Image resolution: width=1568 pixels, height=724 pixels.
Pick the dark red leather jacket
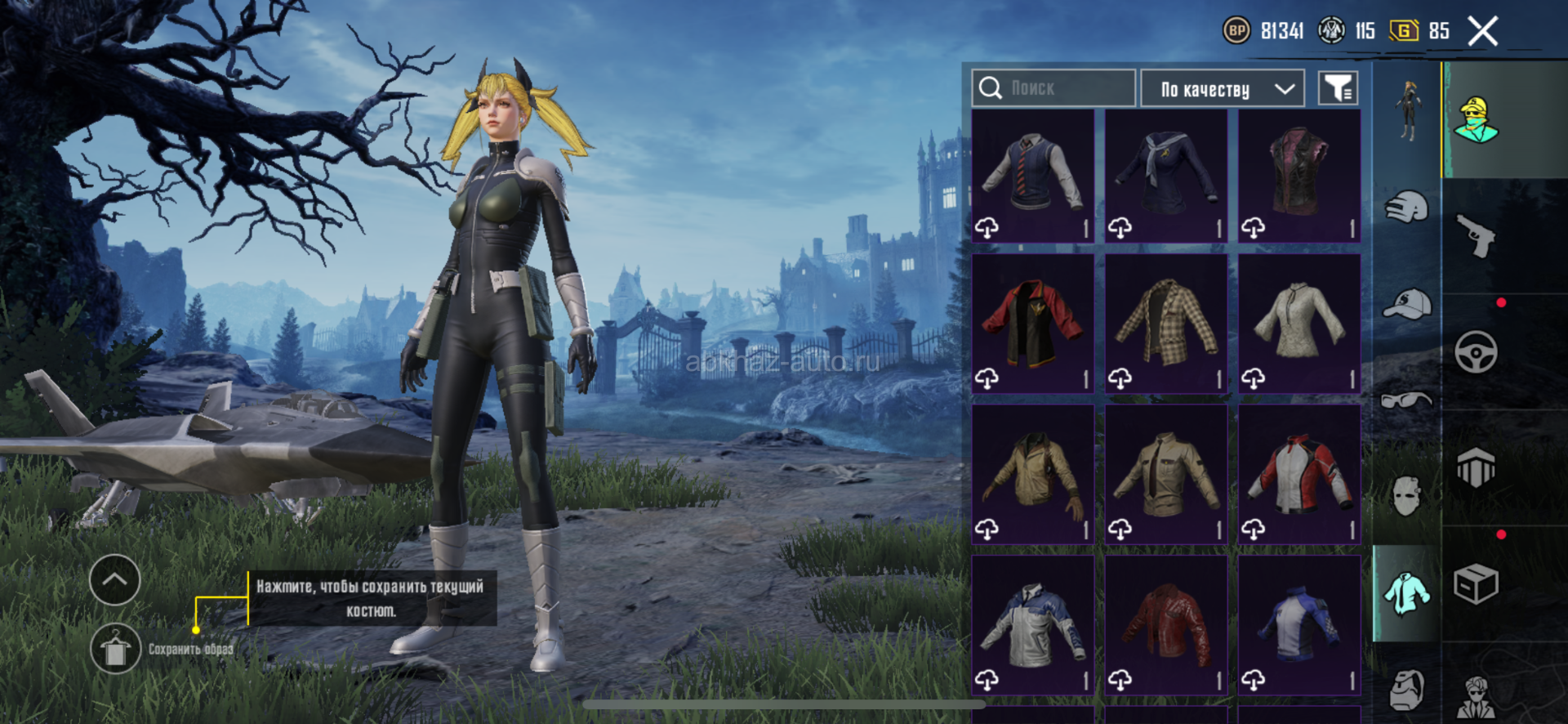pos(1166,625)
